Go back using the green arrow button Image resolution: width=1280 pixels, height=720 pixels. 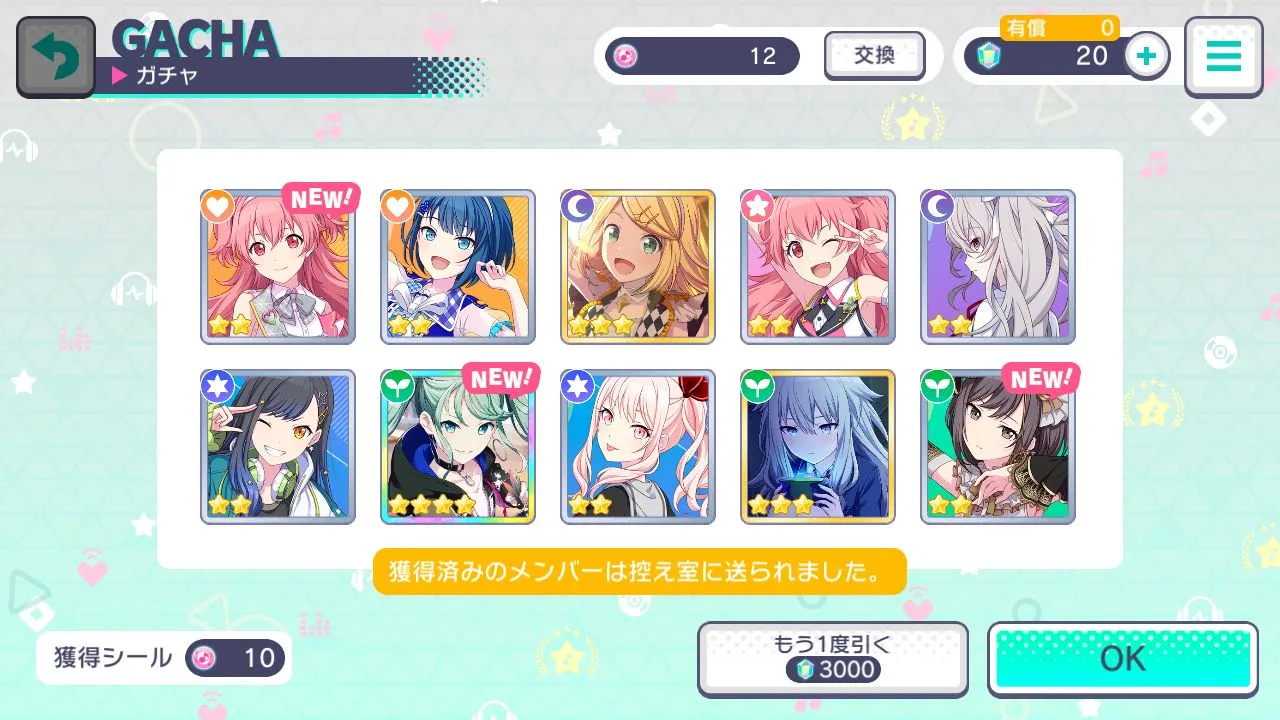(x=56, y=57)
